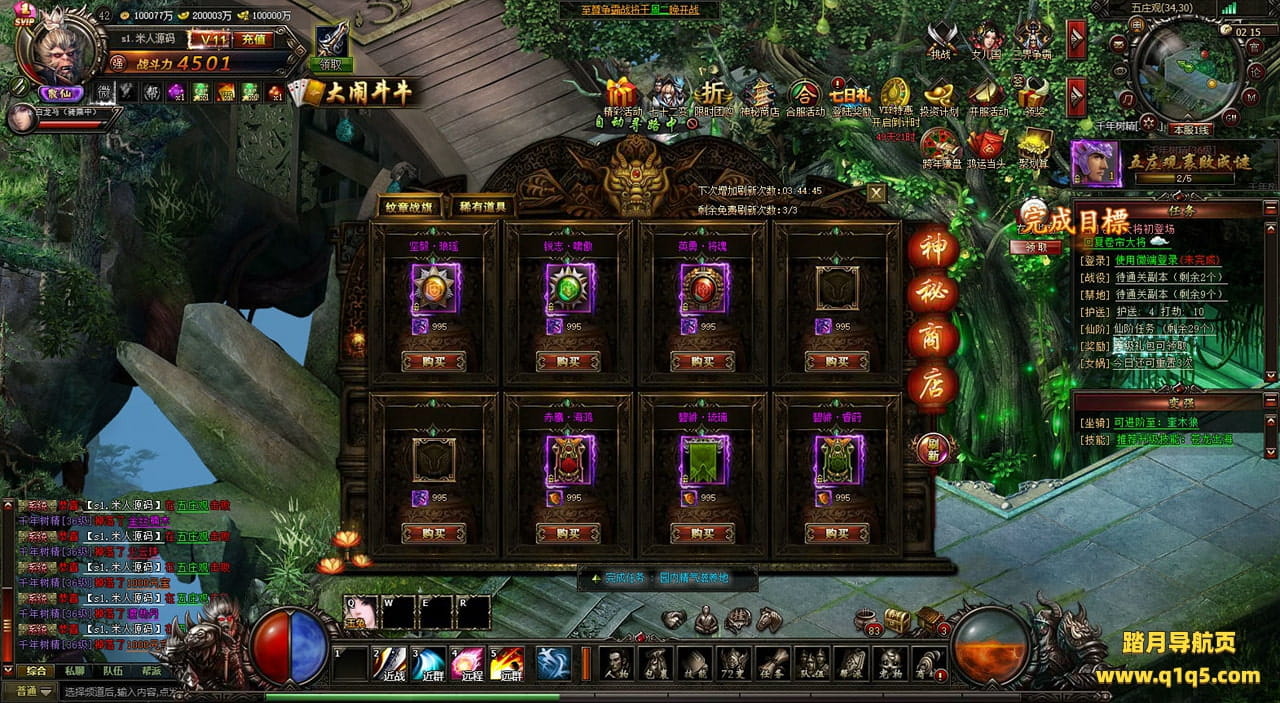
Task: Select the 纹章战旗 tab
Action: (x=410, y=207)
